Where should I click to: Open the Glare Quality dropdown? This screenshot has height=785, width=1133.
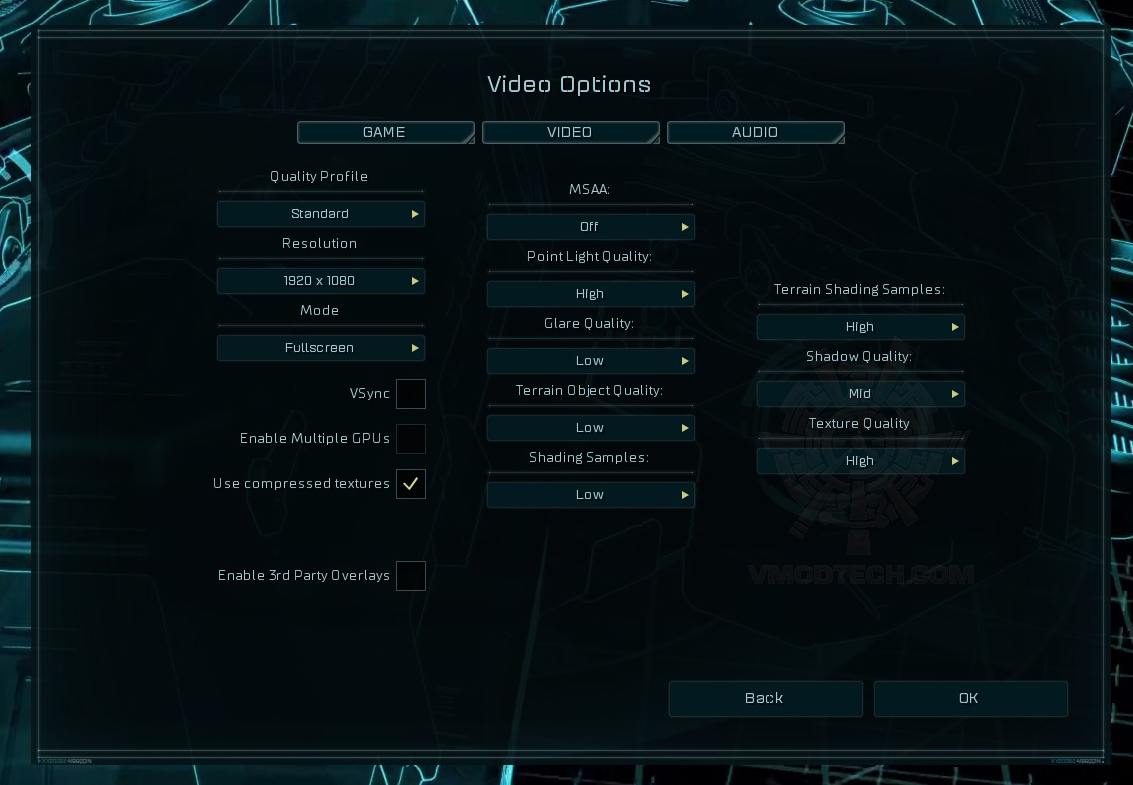(x=591, y=361)
